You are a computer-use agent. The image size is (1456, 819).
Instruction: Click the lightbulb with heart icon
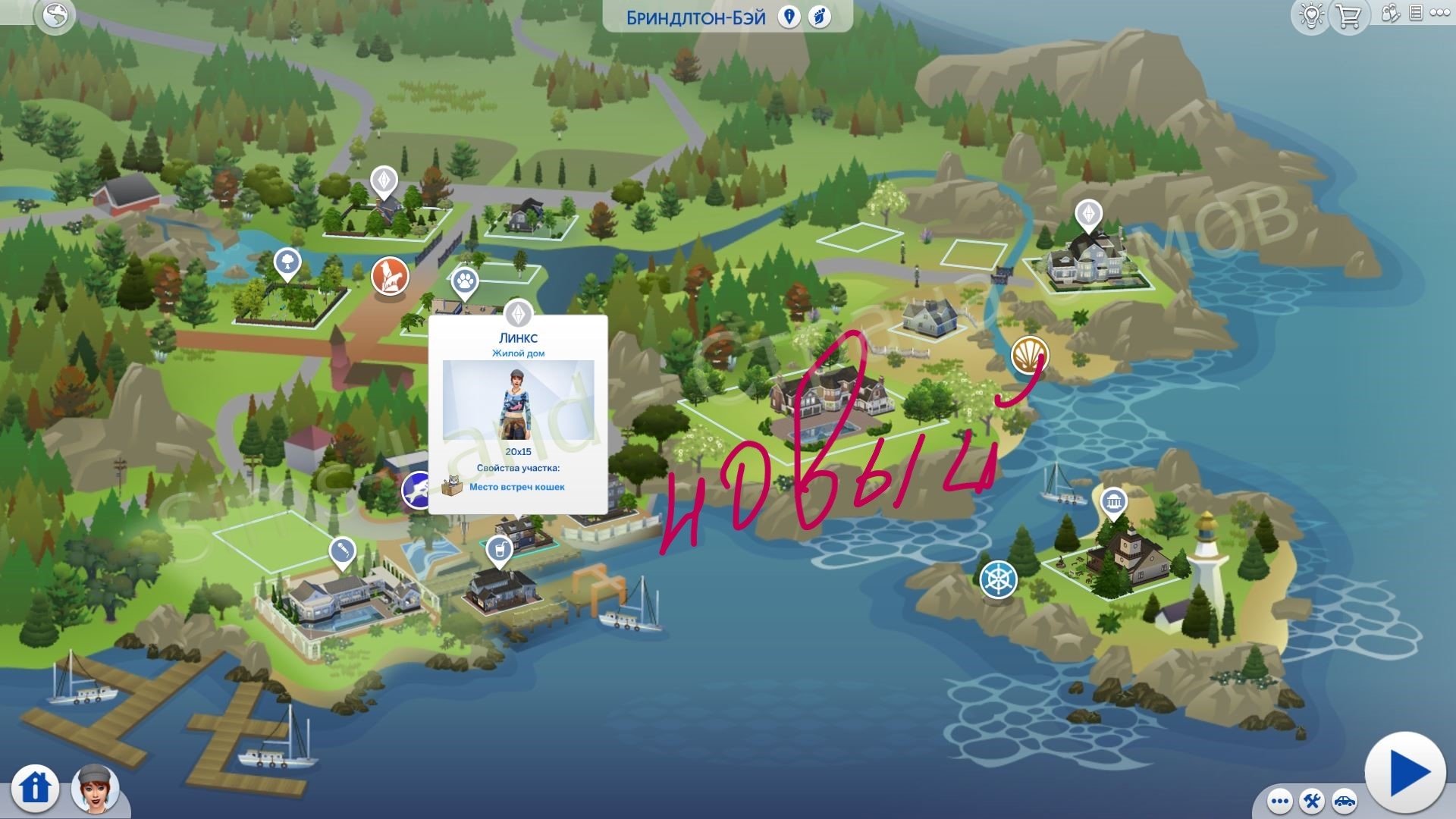coord(1311,16)
